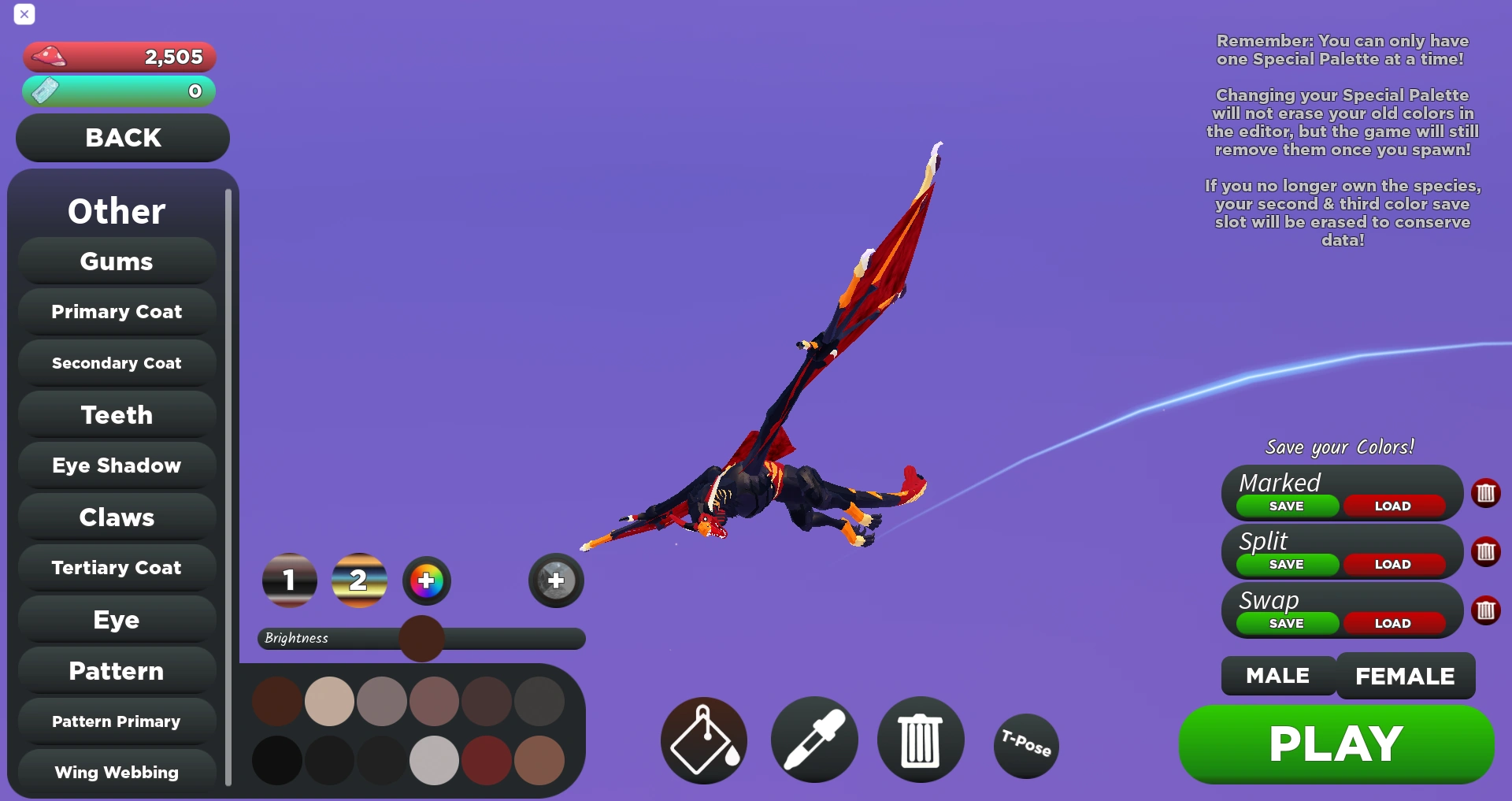The height and width of the screenshot is (801, 1512).
Task: Delete the Marked color save
Action: pos(1487,493)
